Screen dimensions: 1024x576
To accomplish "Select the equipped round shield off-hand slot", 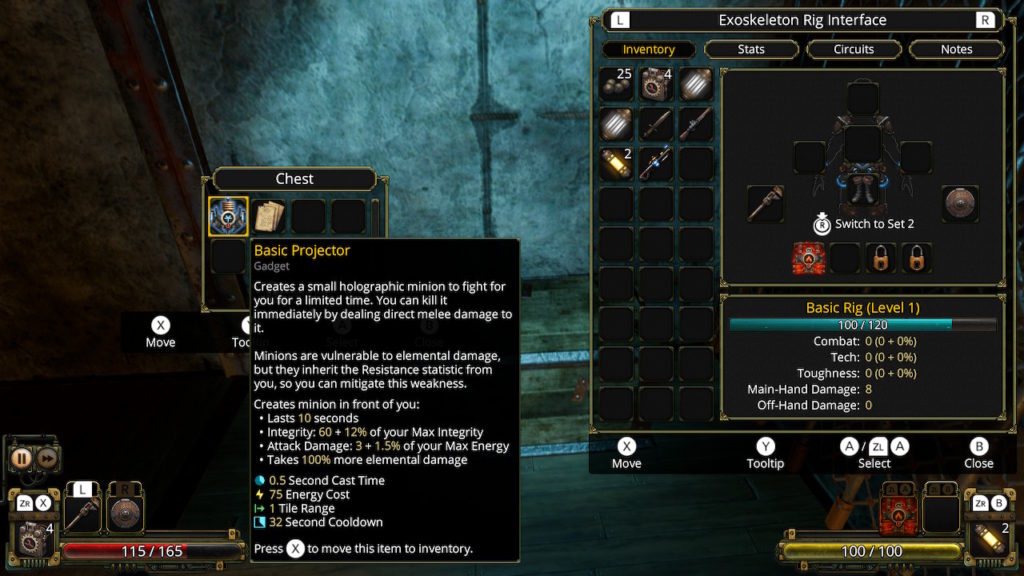I will 959,203.
